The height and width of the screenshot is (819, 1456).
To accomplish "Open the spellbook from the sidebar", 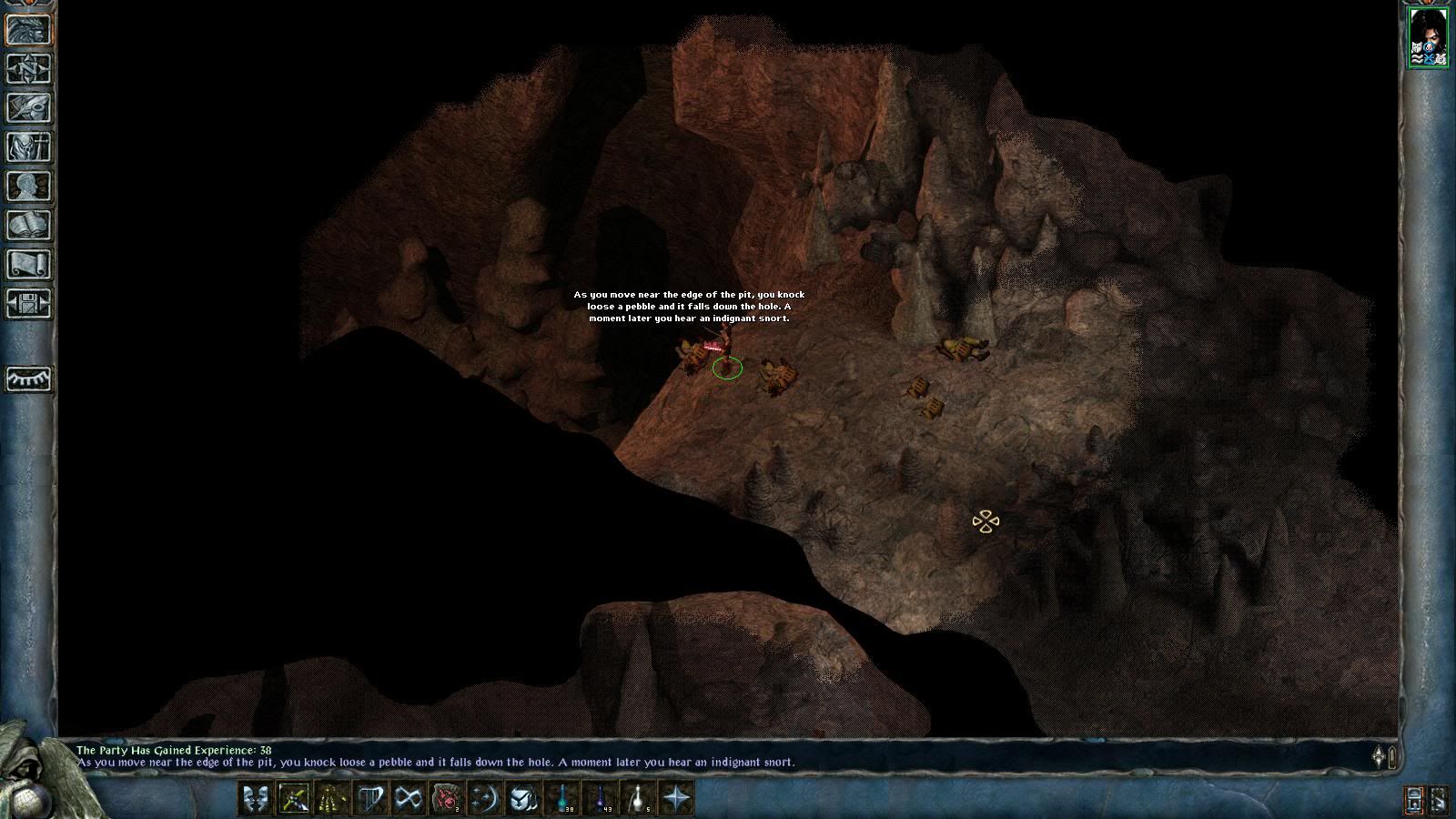I will 28,225.
